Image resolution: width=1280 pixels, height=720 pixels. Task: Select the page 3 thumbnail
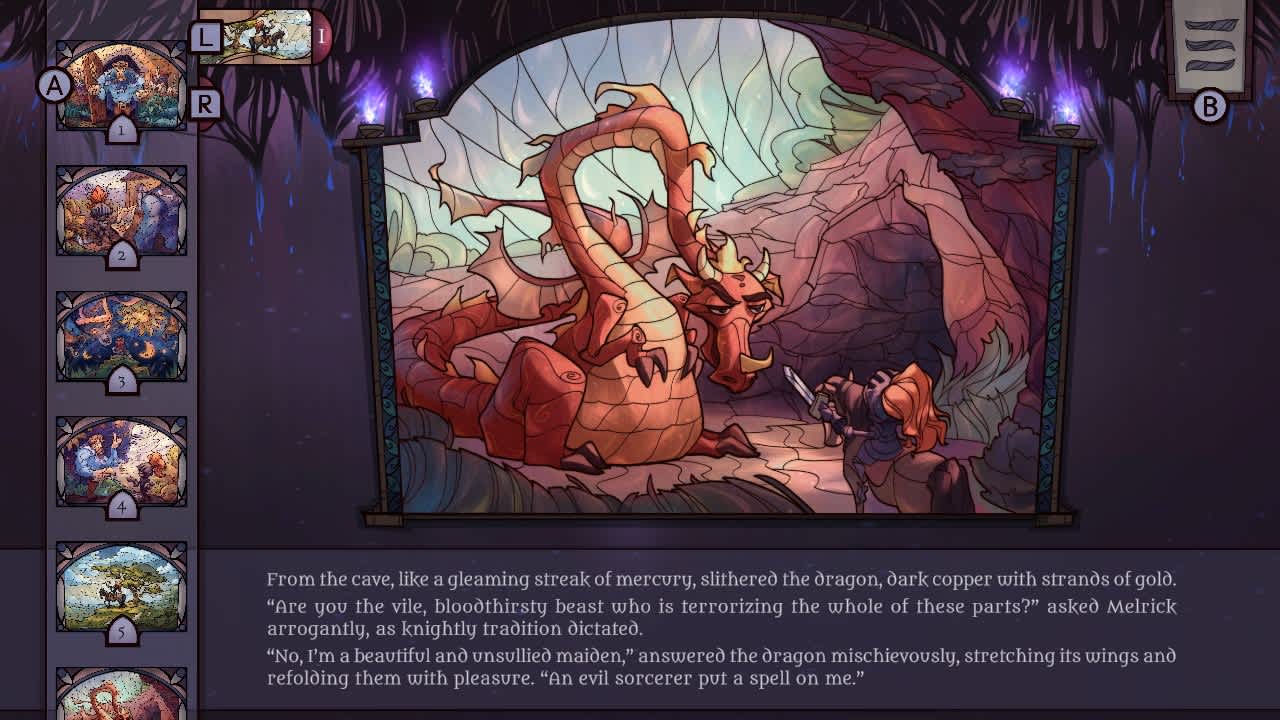(x=120, y=335)
